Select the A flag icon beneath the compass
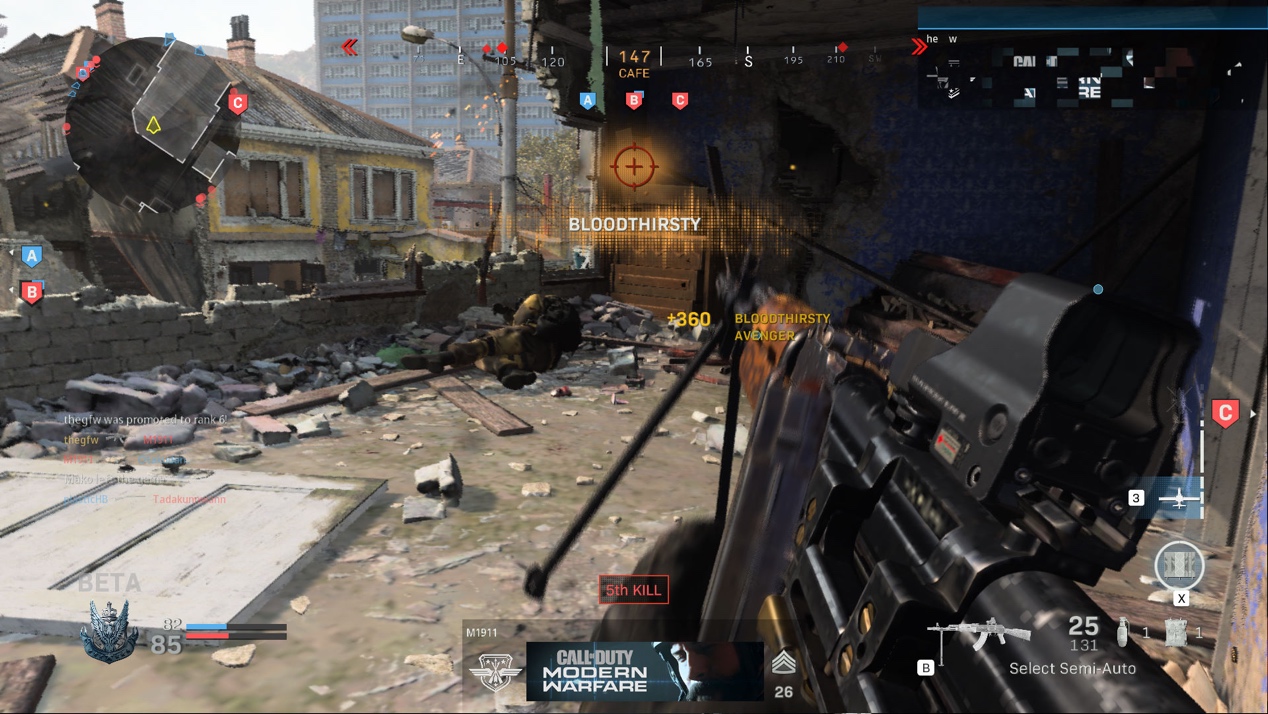Image resolution: width=1268 pixels, height=714 pixels. pos(587,100)
